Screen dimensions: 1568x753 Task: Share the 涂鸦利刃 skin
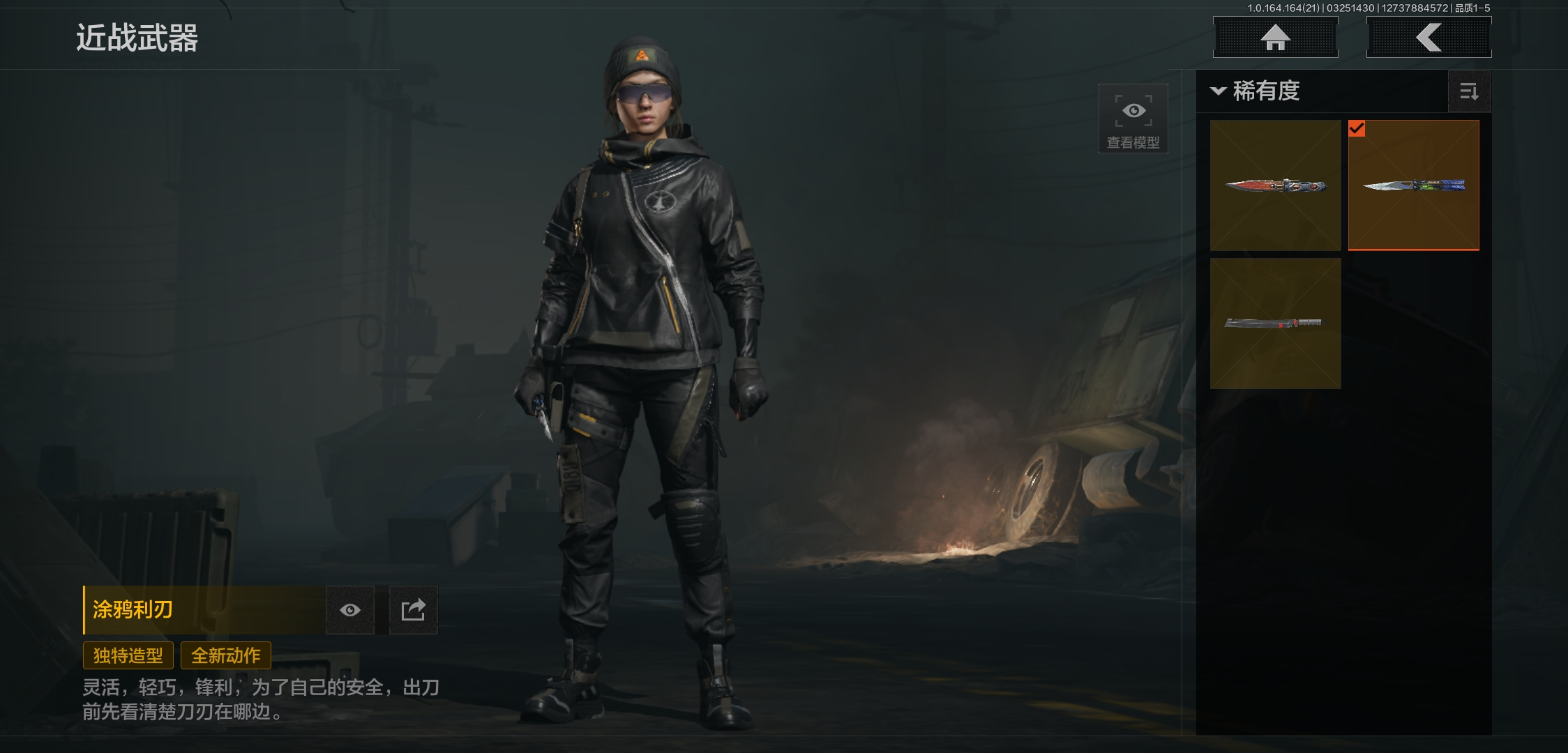(413, 610)
